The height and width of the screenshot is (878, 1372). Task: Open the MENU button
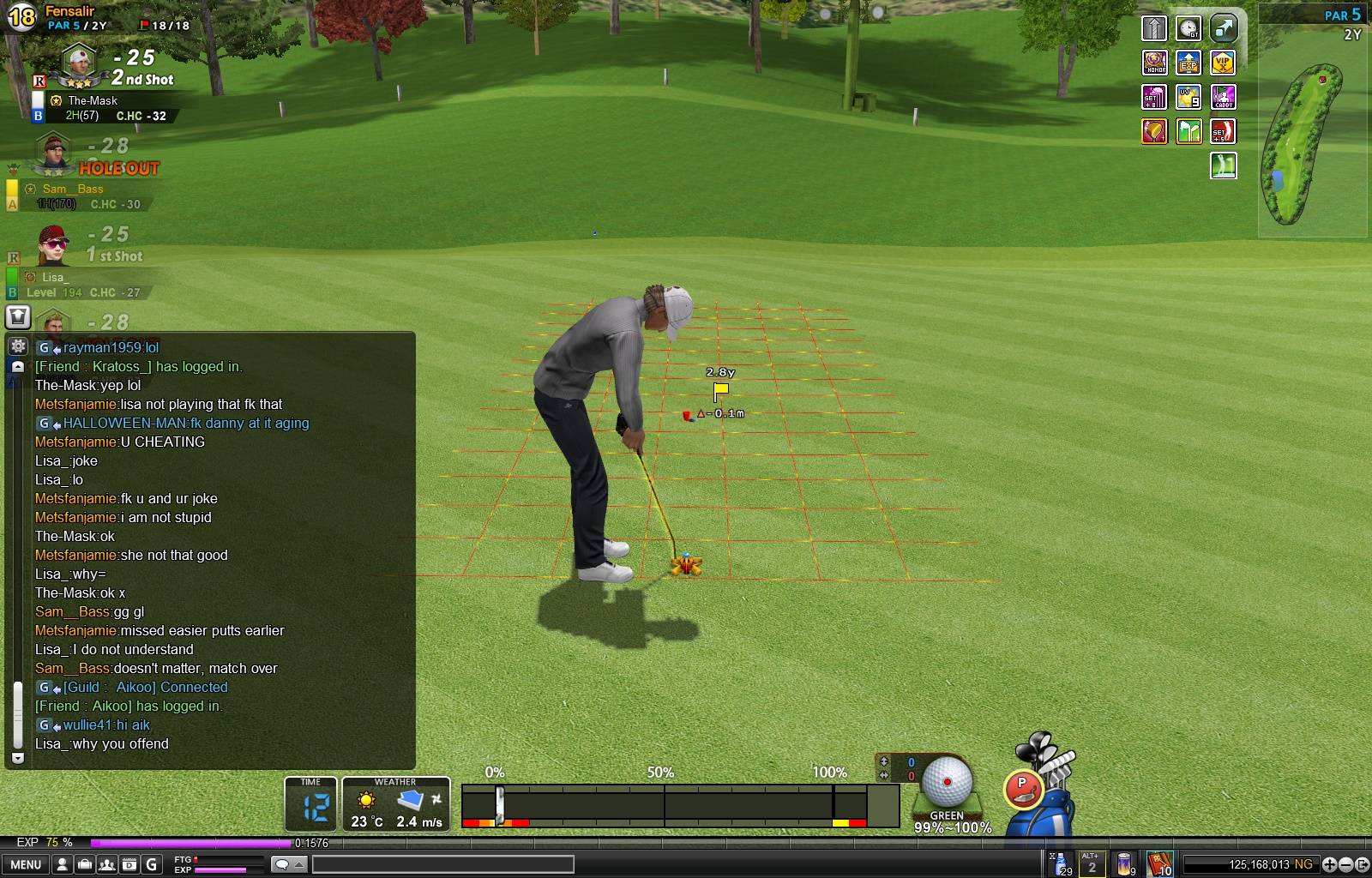coord(26,864)
